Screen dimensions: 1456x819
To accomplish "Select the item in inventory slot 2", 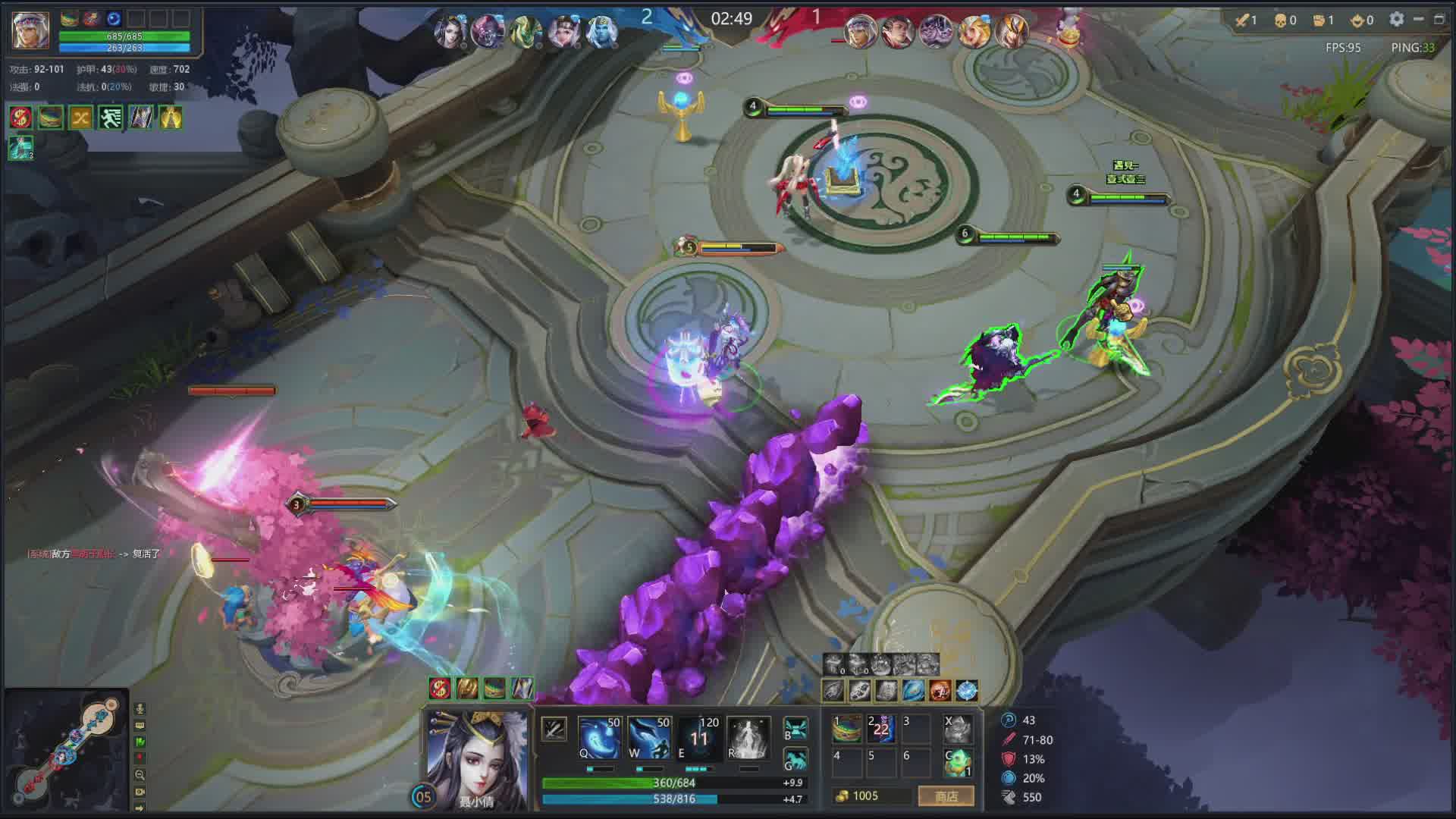I will (881, 729).
